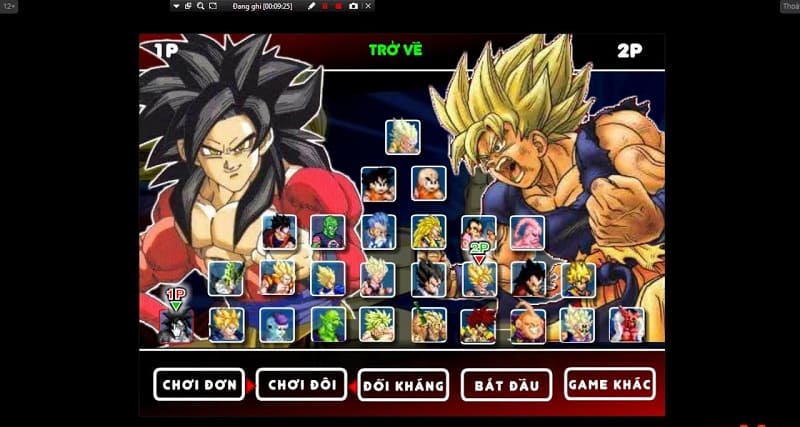The height and width of the screenshot is (427, 800).
Task: Choose the character tile under the 2P marker
Action: [478, 279]
